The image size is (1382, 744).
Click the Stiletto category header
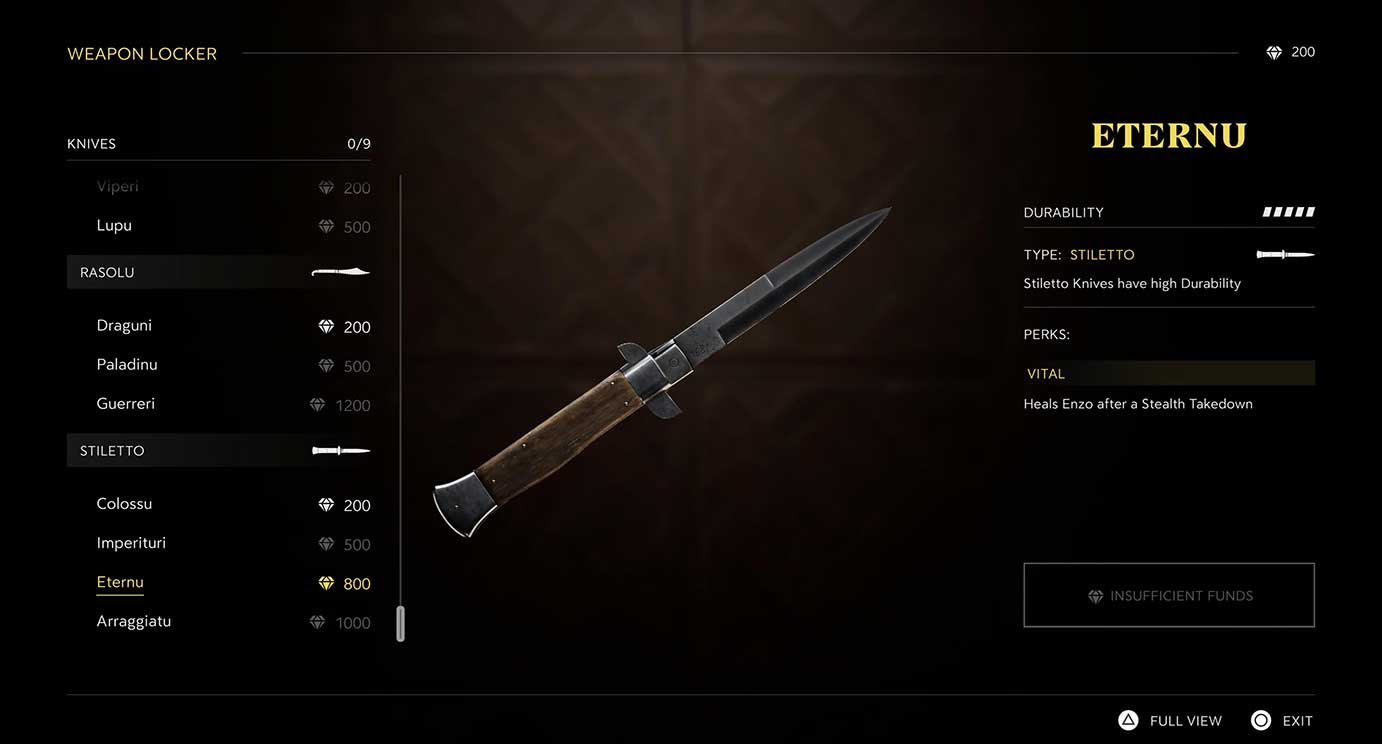click(x=218, y=451)
